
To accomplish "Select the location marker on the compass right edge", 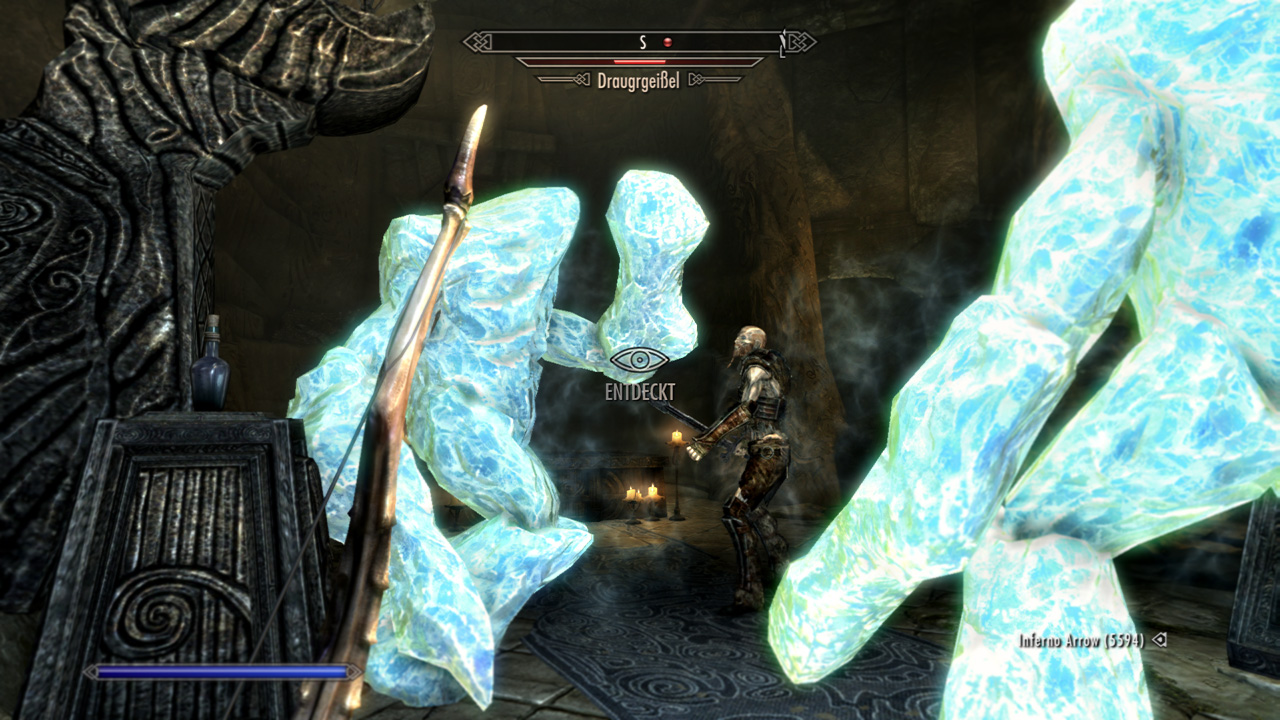I will click(x=783, y=42).
